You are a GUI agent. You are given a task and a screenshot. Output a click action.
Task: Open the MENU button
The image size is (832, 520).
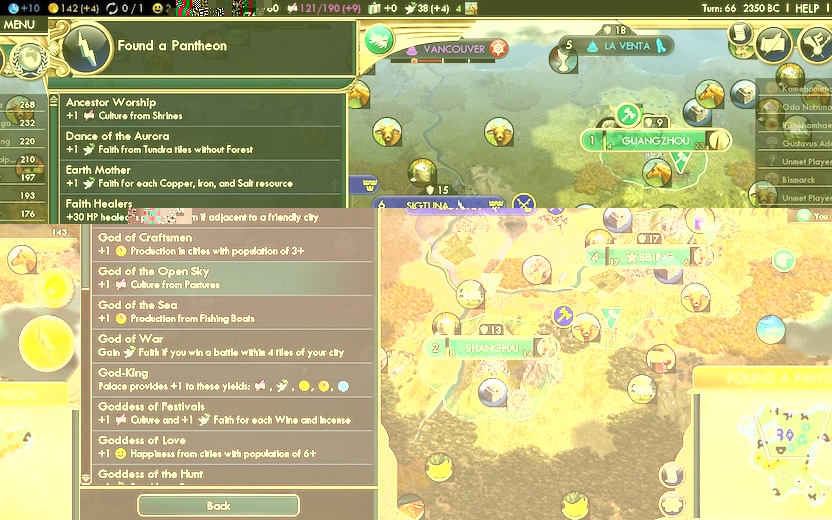point(20,25)
